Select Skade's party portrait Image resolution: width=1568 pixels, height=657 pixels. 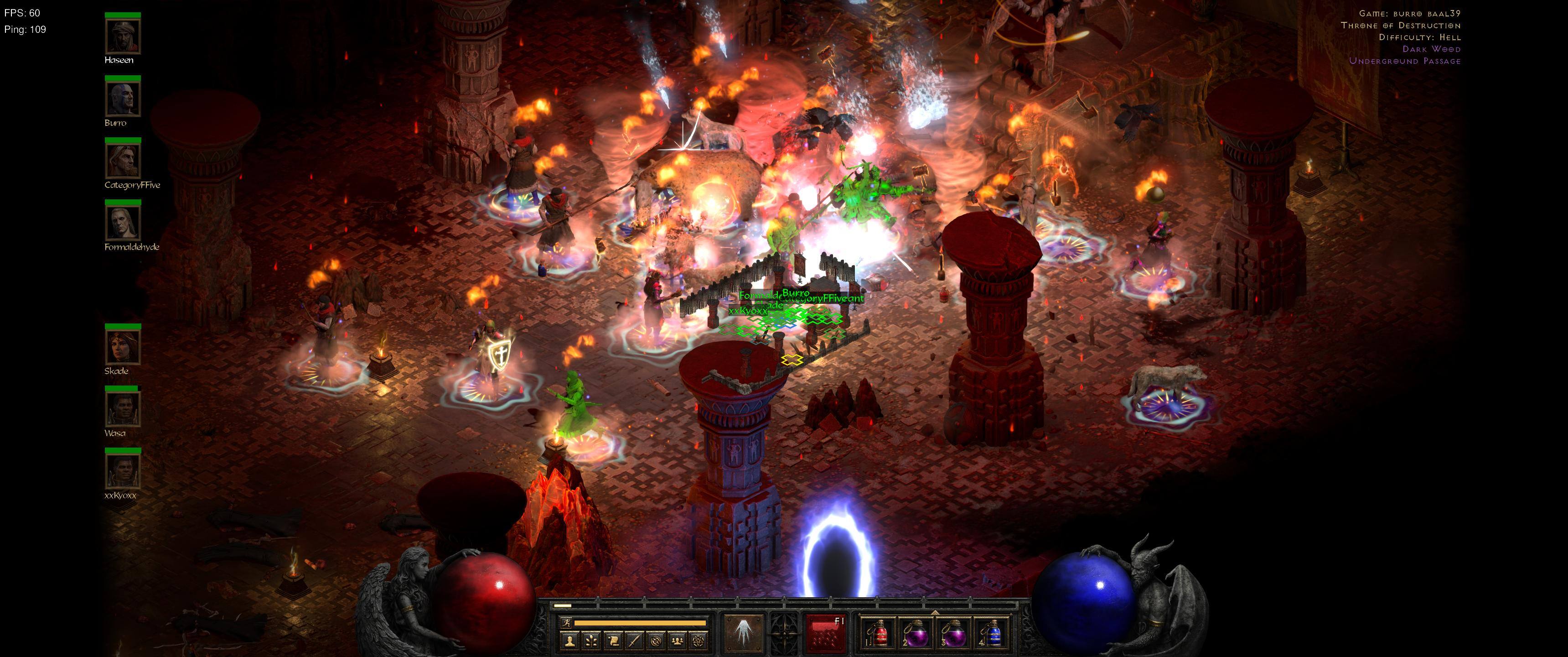(x=123, y=348)
